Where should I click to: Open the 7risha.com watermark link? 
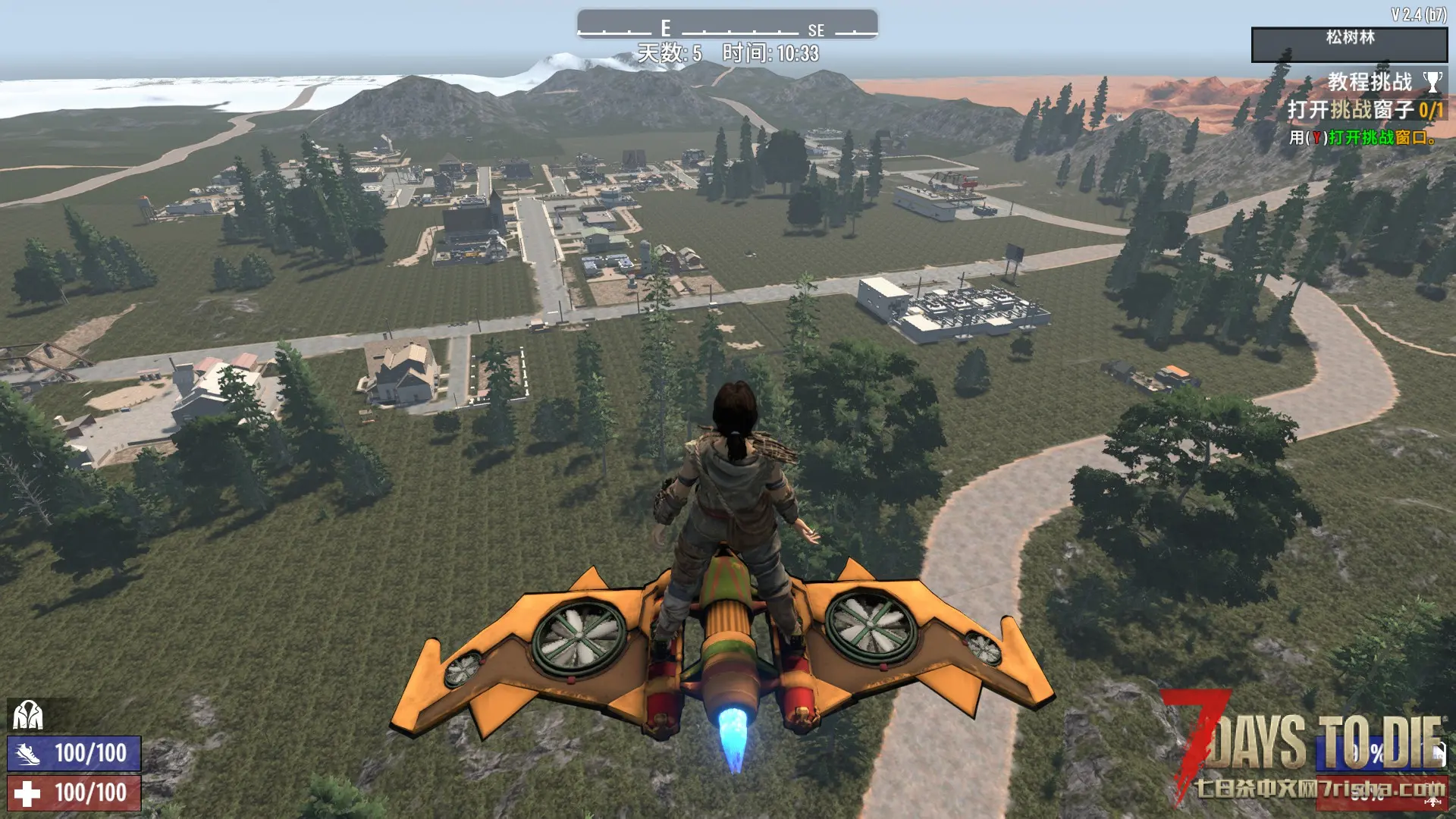(1319, 789)
